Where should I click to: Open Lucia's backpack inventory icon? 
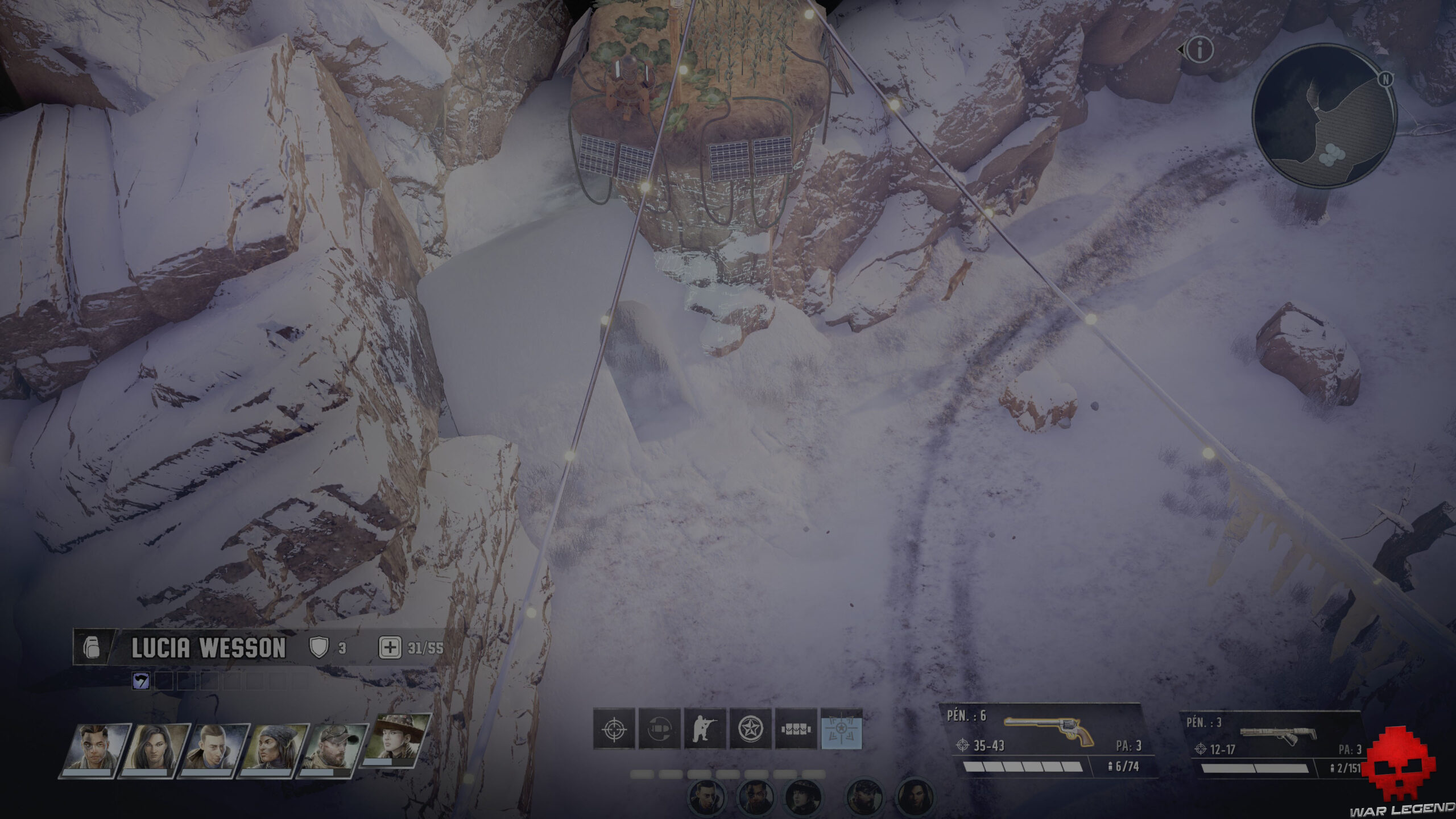tap(91, 646)
